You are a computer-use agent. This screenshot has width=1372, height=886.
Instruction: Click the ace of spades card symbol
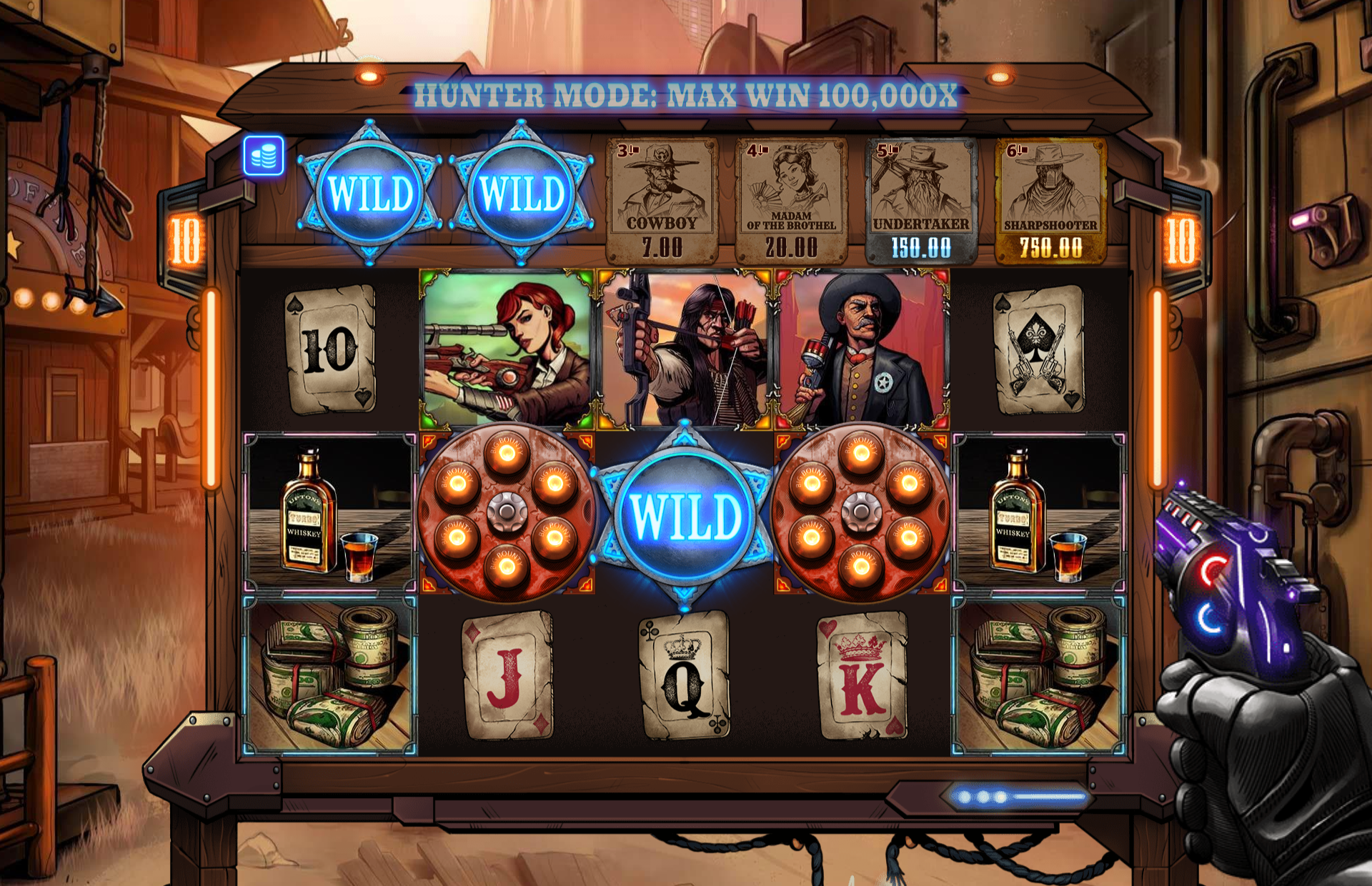click(1039, 349)
